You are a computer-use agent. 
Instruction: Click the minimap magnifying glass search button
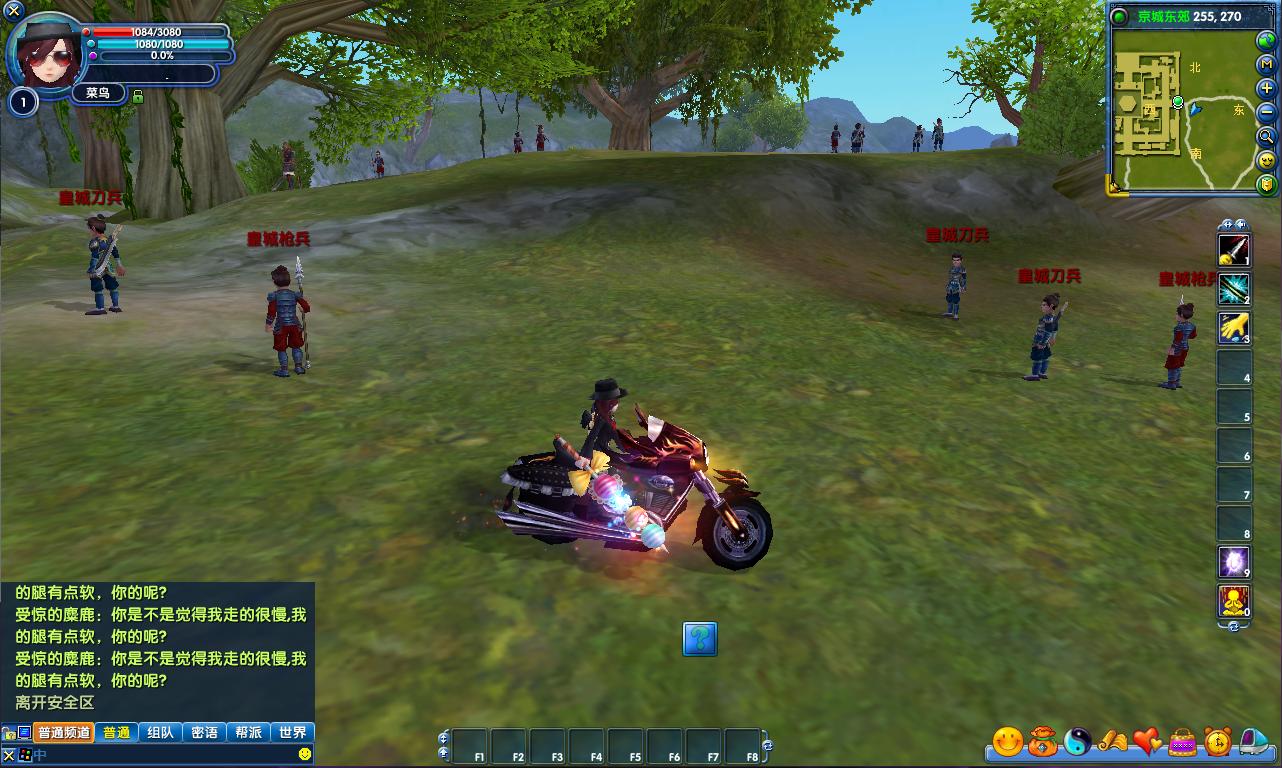[1267, 136]
